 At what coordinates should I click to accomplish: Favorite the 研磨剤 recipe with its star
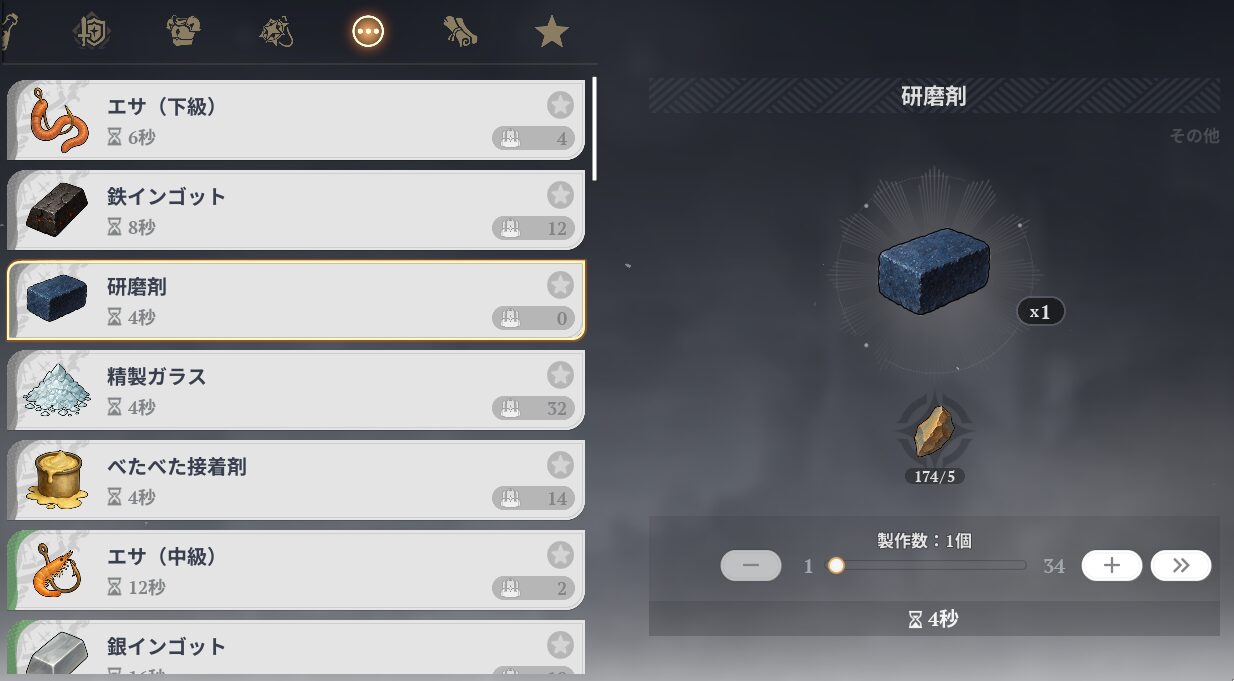[x=560, y=285]
